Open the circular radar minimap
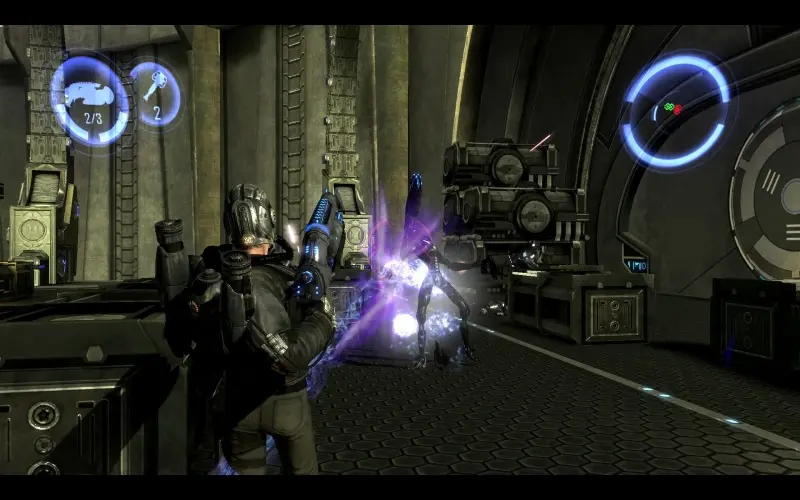The height and width of the screenshot is (500, 800). (676, 110)
